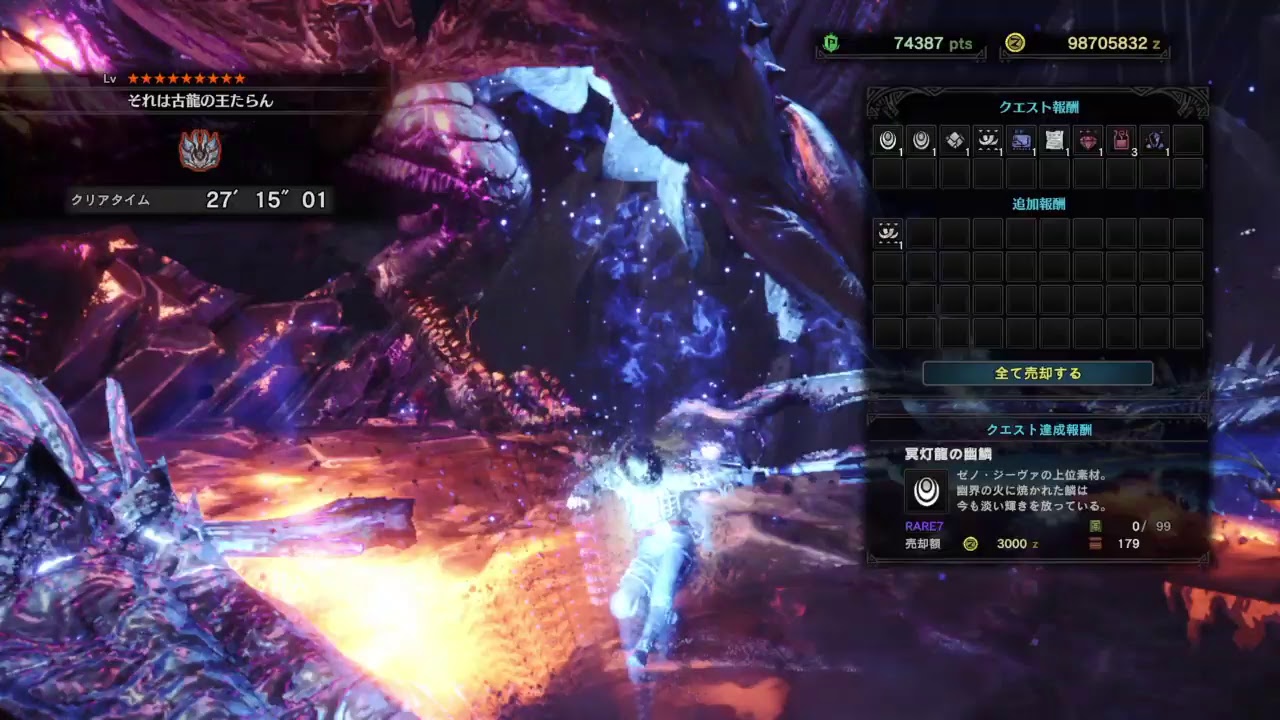1280x720 pixels.
Task: Select the white paper voucher reward
Action: 1054,140
